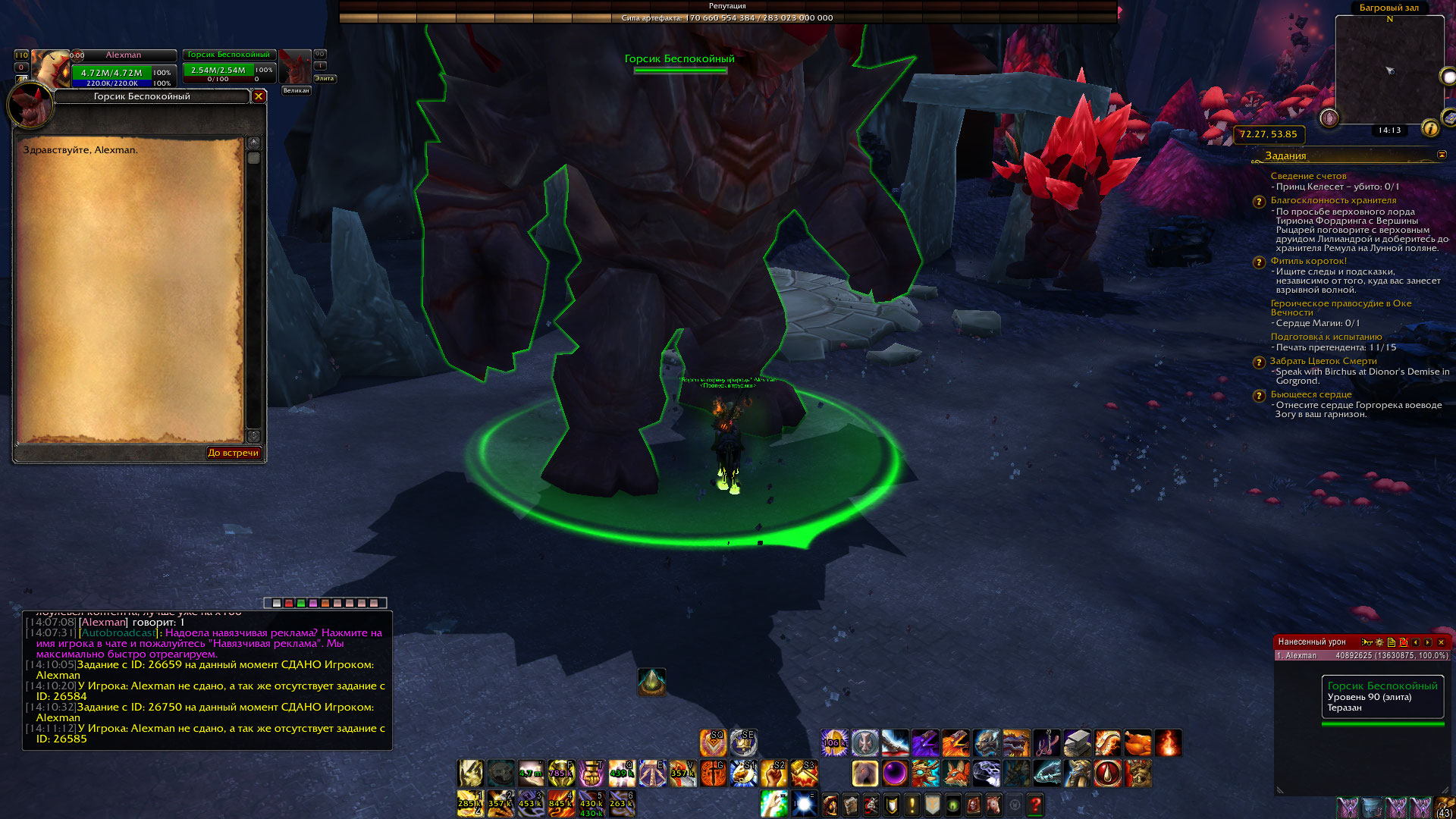Open the "Бьющееся сердце" quest entry

pos(1310,394)
